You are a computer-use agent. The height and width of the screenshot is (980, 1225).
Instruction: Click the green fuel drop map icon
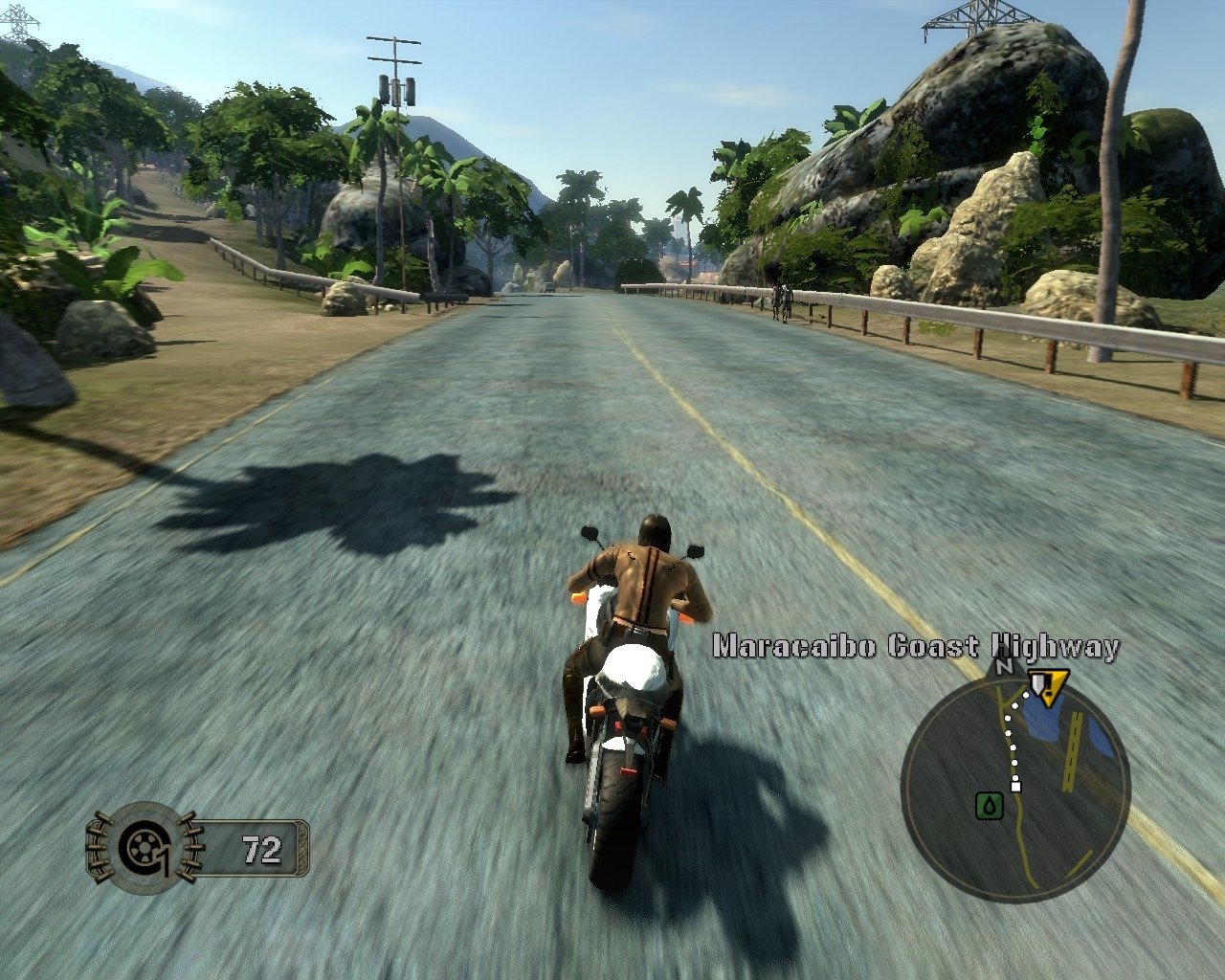click(989, 805)
